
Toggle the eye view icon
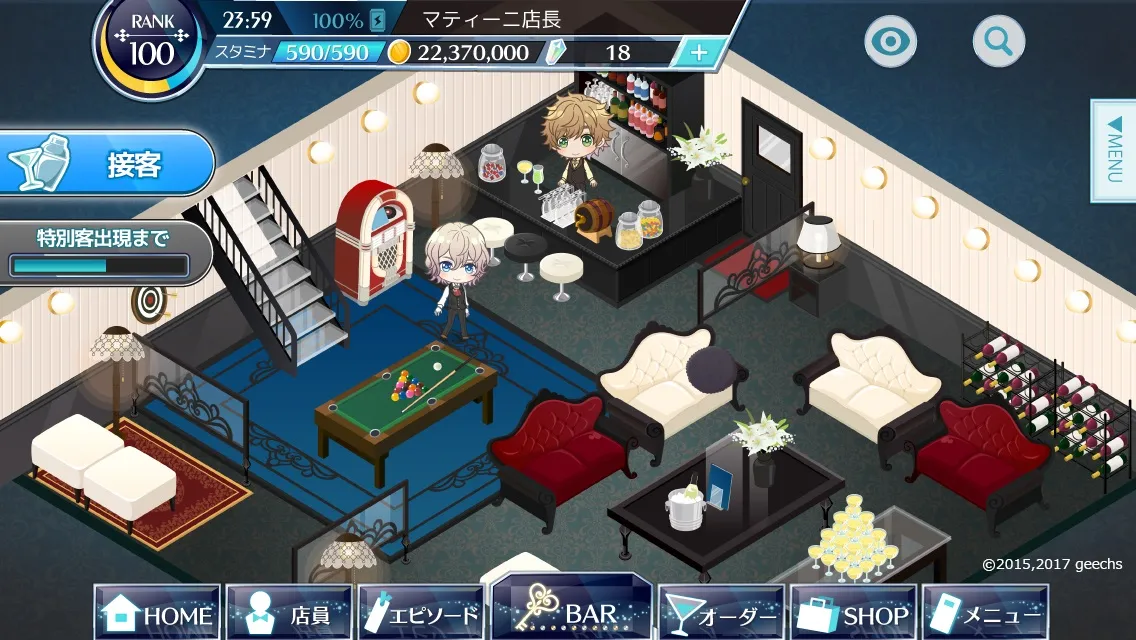[x=890, y=41]
